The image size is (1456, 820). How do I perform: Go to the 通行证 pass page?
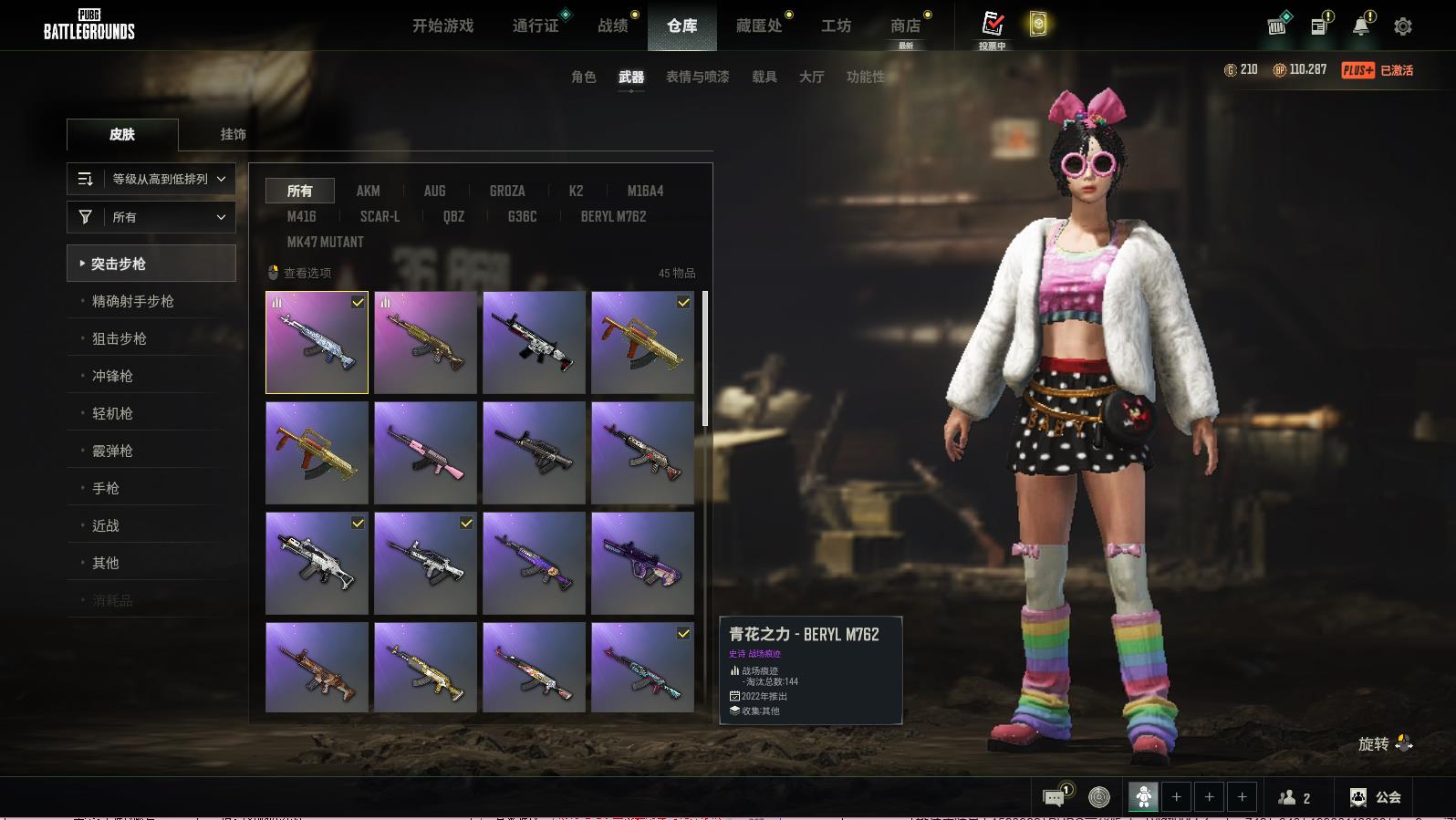[536, 26]
